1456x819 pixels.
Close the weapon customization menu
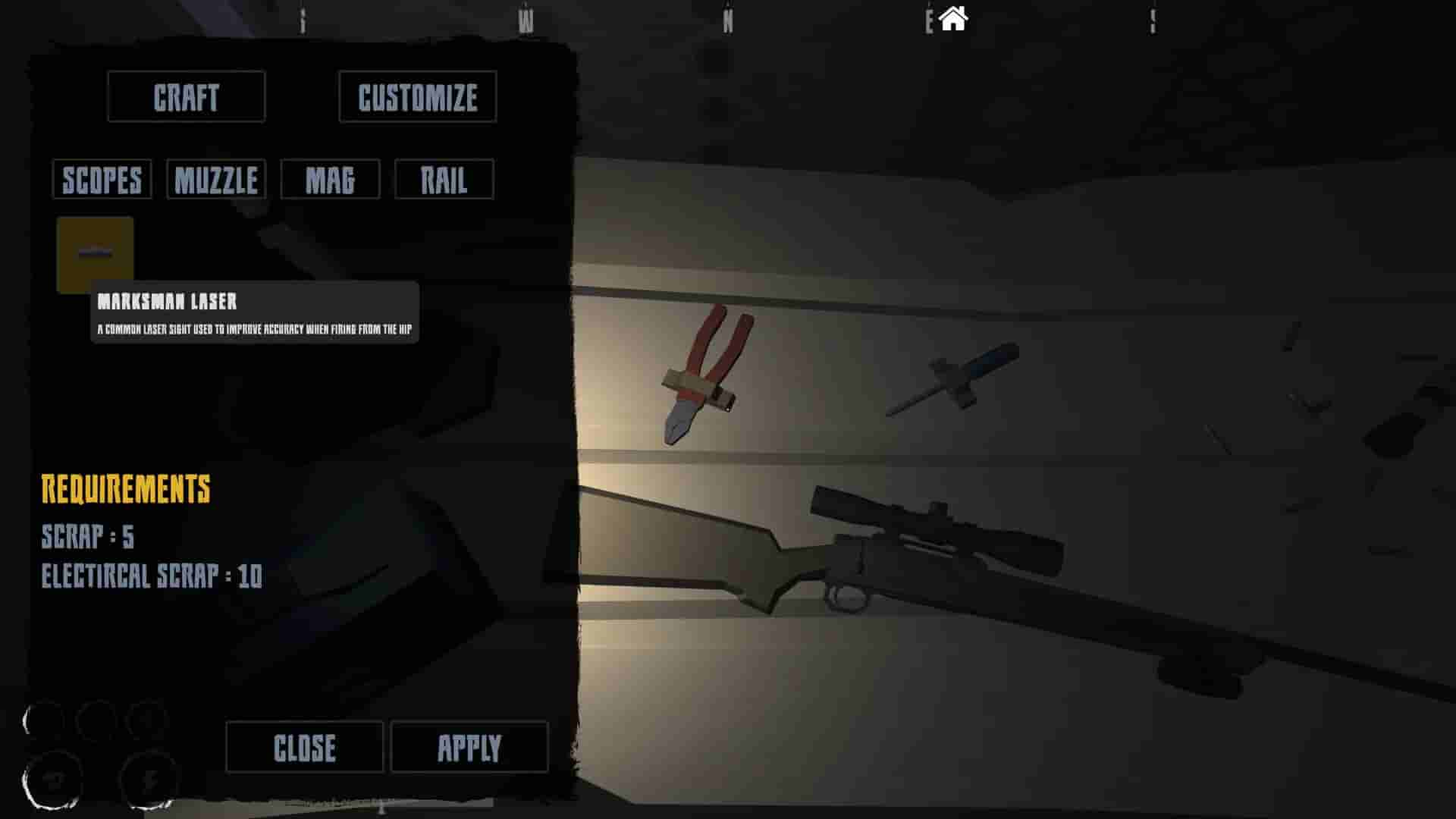[303, 747]
